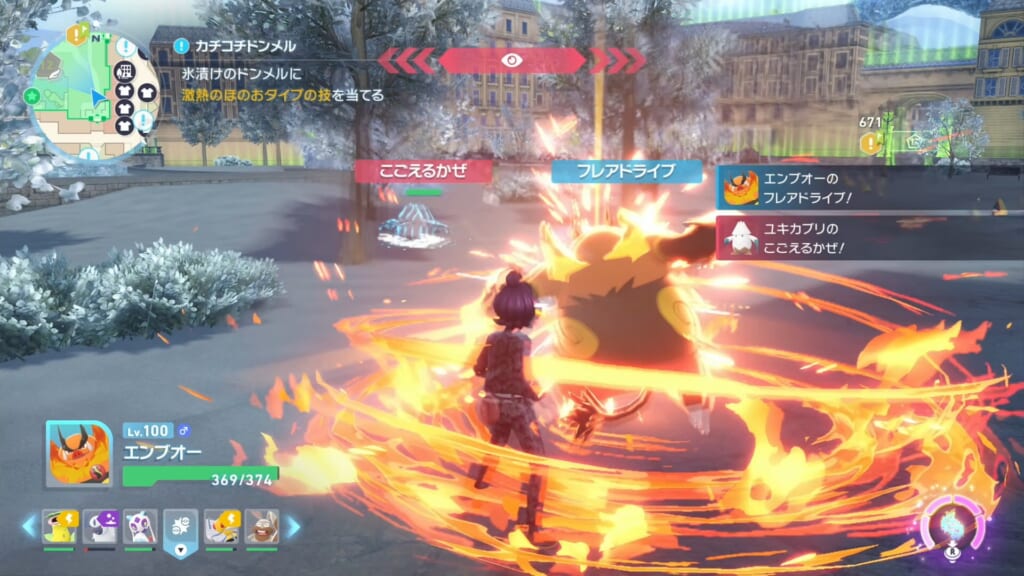Screen dimensions: 1024x576
Task: Click the green star marker on minimap
Action: [33, 96]
